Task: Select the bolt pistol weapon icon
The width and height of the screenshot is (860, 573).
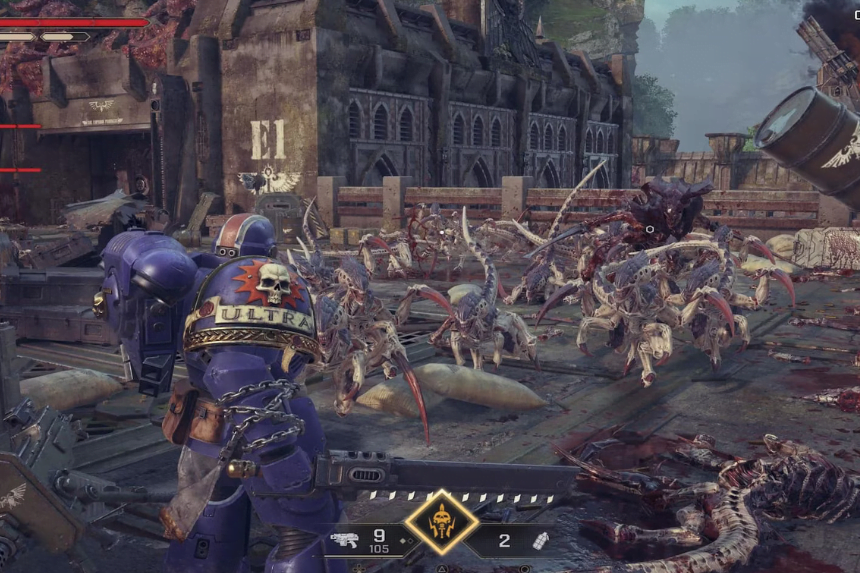Action: [x=344, y=541]
